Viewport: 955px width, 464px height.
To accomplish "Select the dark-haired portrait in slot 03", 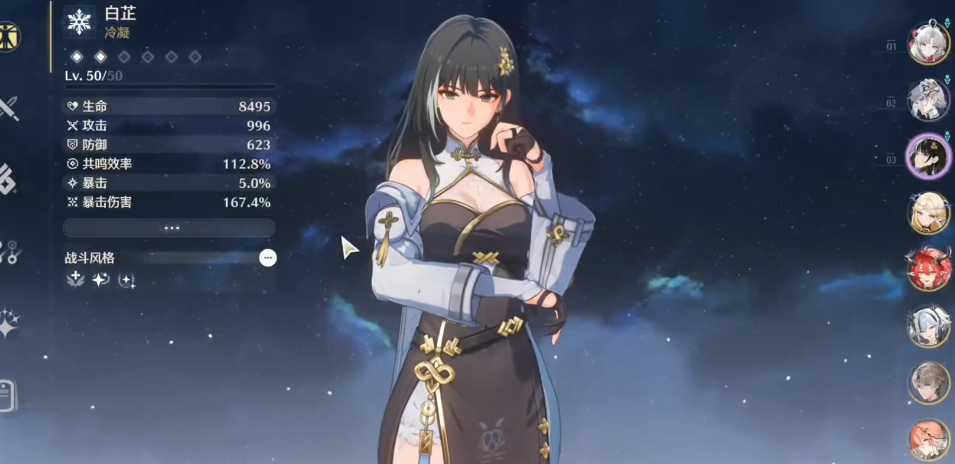I will click(x=928, y=156).
